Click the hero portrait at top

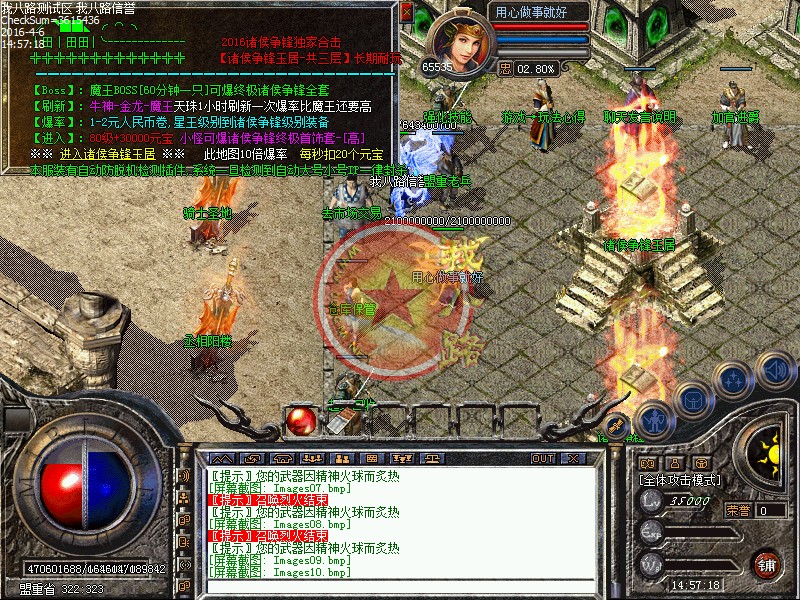click(x=456, y=41)
